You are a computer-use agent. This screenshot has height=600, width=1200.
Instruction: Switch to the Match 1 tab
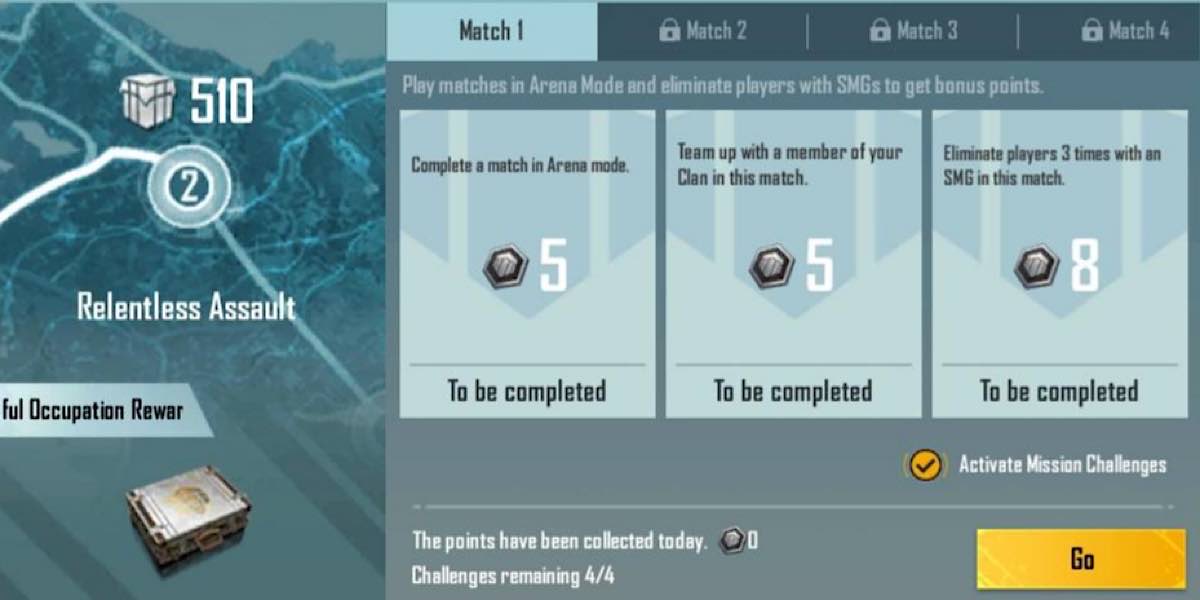pos(491,31)
